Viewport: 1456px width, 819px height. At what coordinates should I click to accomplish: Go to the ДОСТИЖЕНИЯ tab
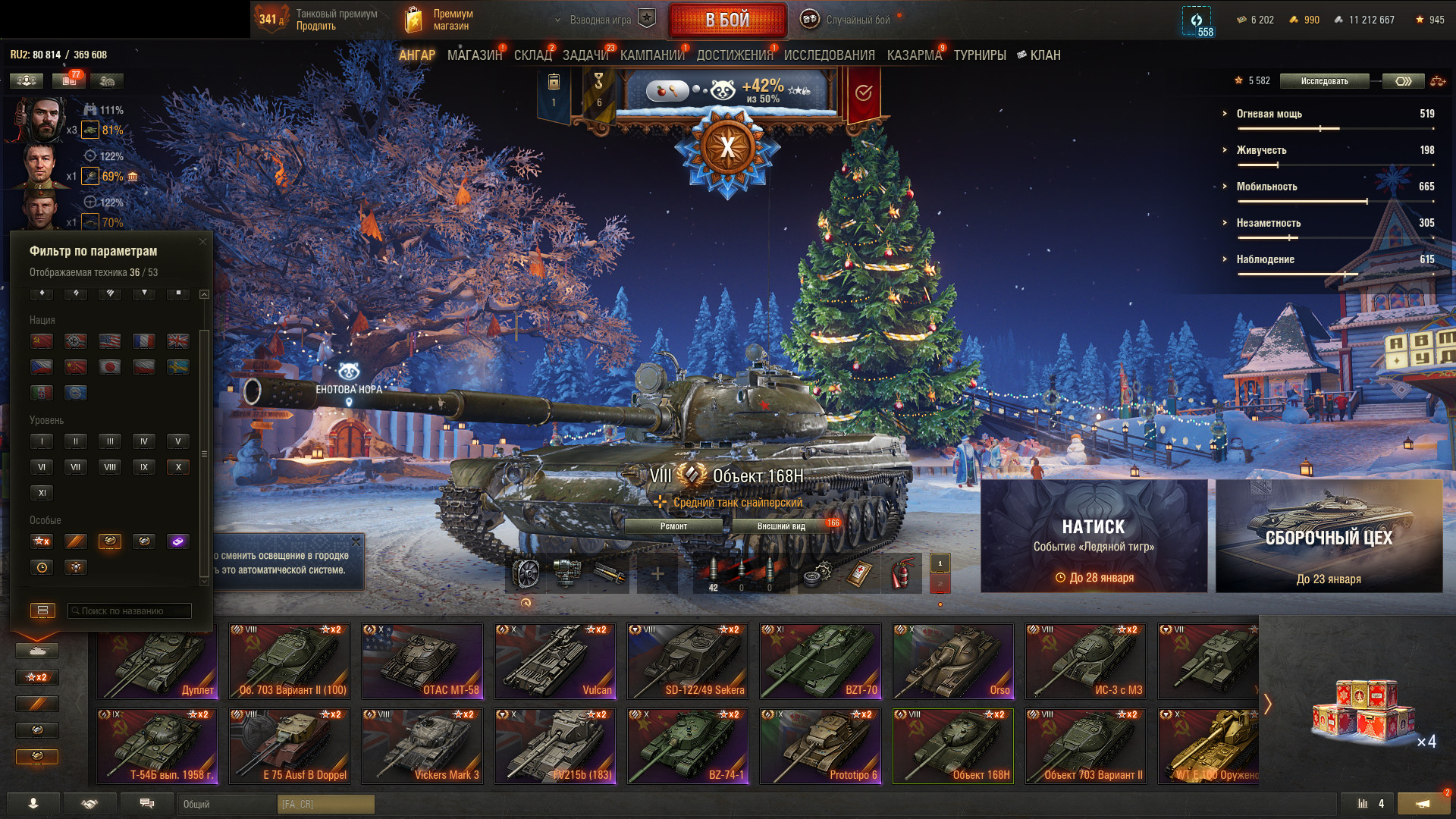click(x=734, y=55)
